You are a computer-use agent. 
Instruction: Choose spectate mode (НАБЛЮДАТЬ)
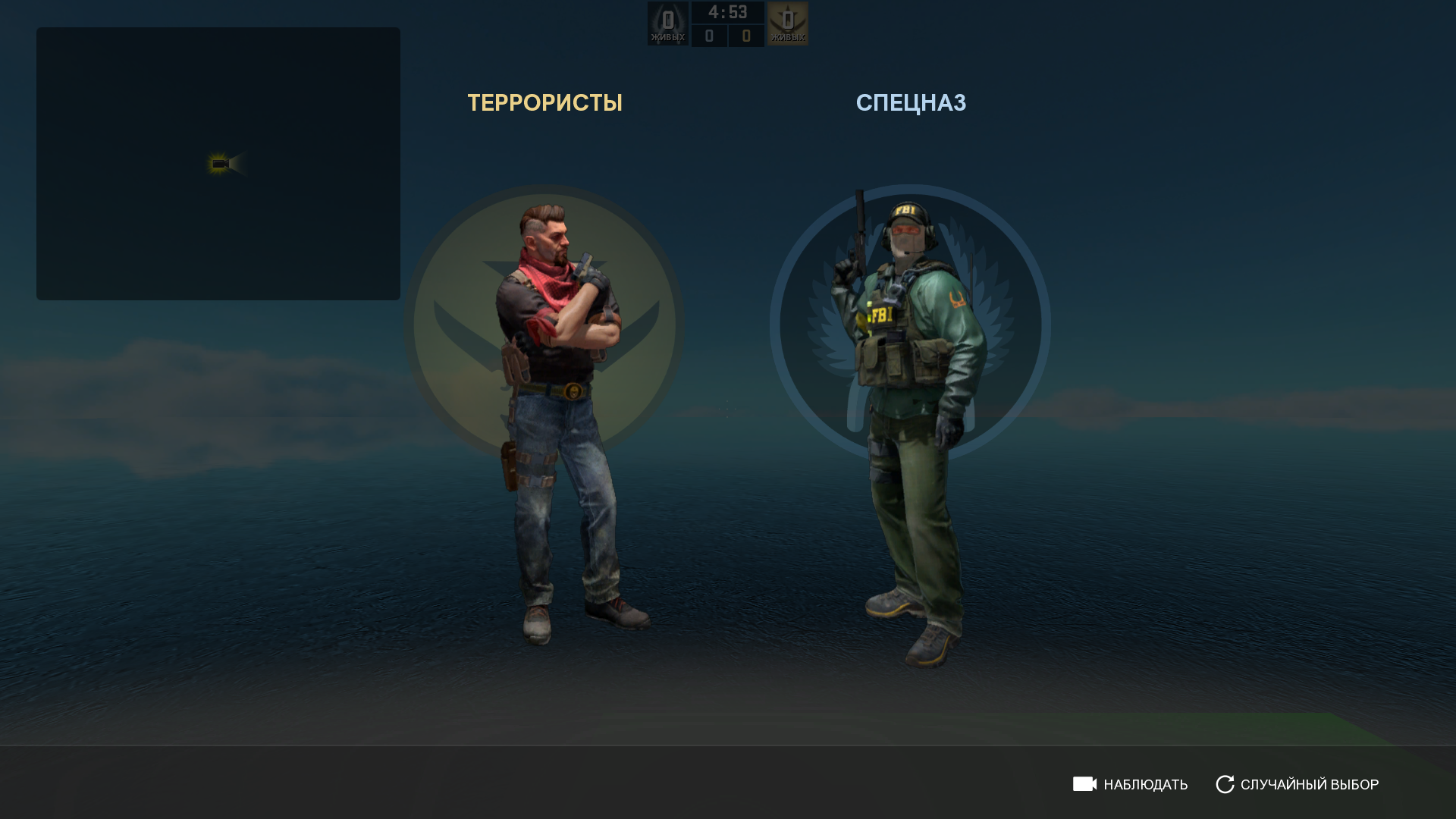point(1131,784)
